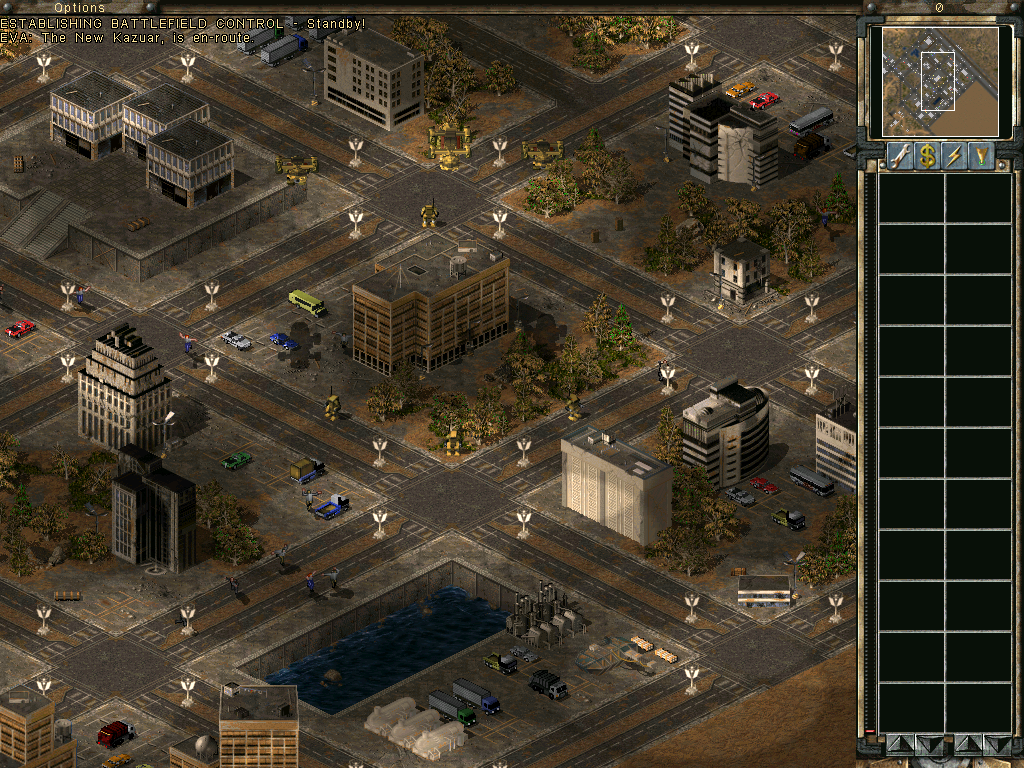Click the right build column scroll-down arrow
This screenshot has width=1024, height=768.
pyautogui.click(x=996, y=744)
